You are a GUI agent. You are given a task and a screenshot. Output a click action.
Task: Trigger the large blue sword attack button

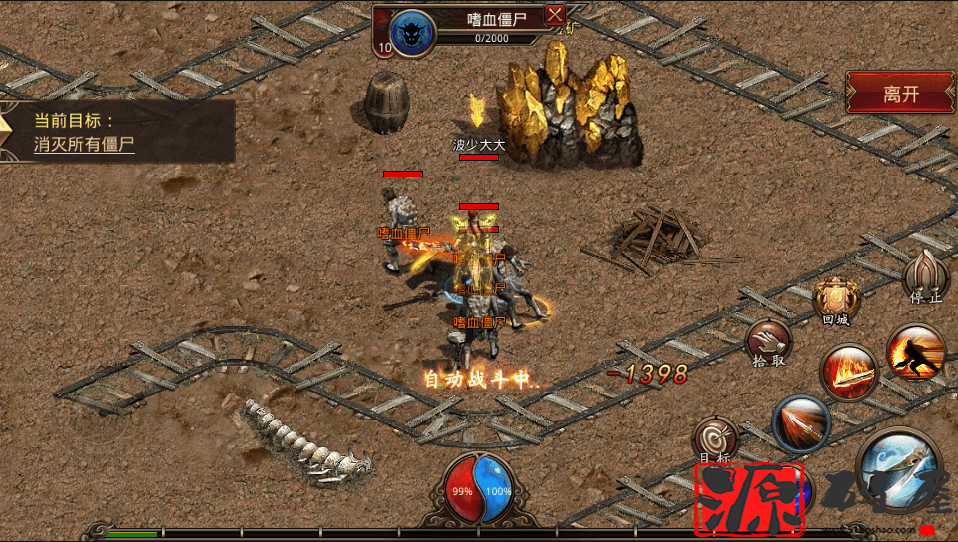pos(897,466)
